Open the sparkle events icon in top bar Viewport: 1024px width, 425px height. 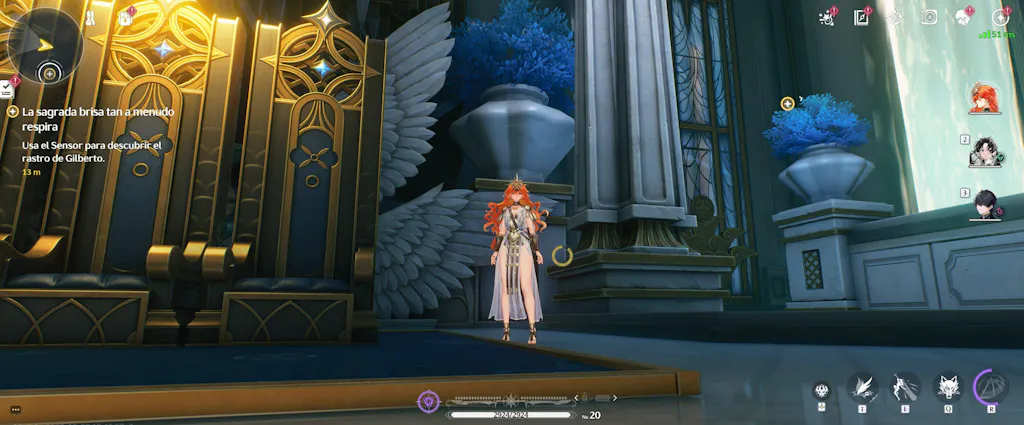tap(826, 17)
